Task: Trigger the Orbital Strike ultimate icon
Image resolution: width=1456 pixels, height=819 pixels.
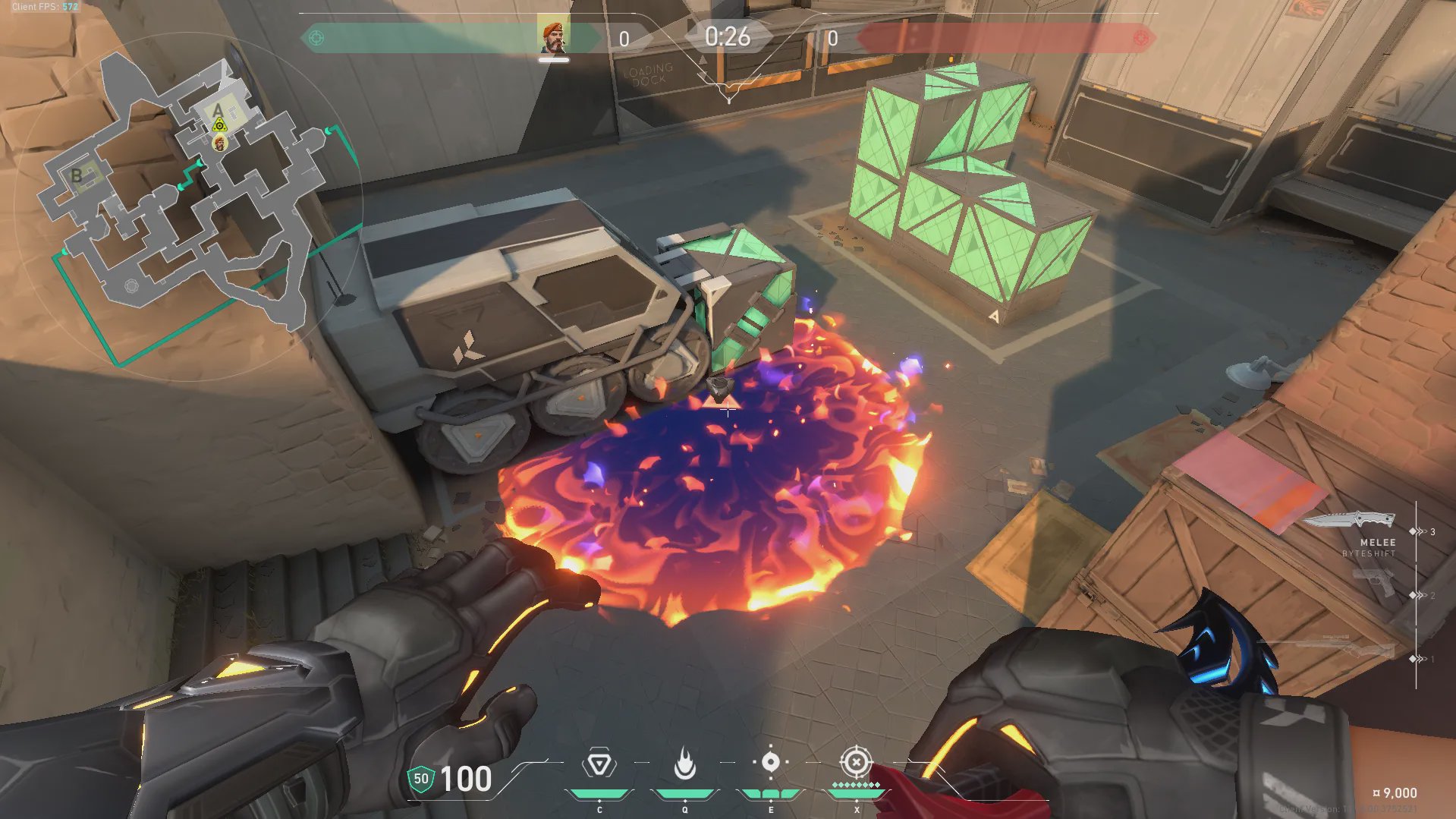Action: click(x=856, y=761)
